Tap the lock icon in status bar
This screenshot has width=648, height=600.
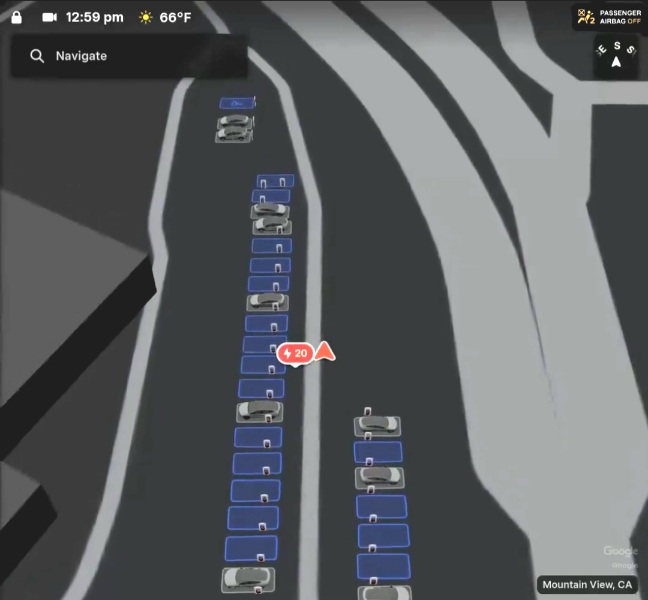[17, 17]
